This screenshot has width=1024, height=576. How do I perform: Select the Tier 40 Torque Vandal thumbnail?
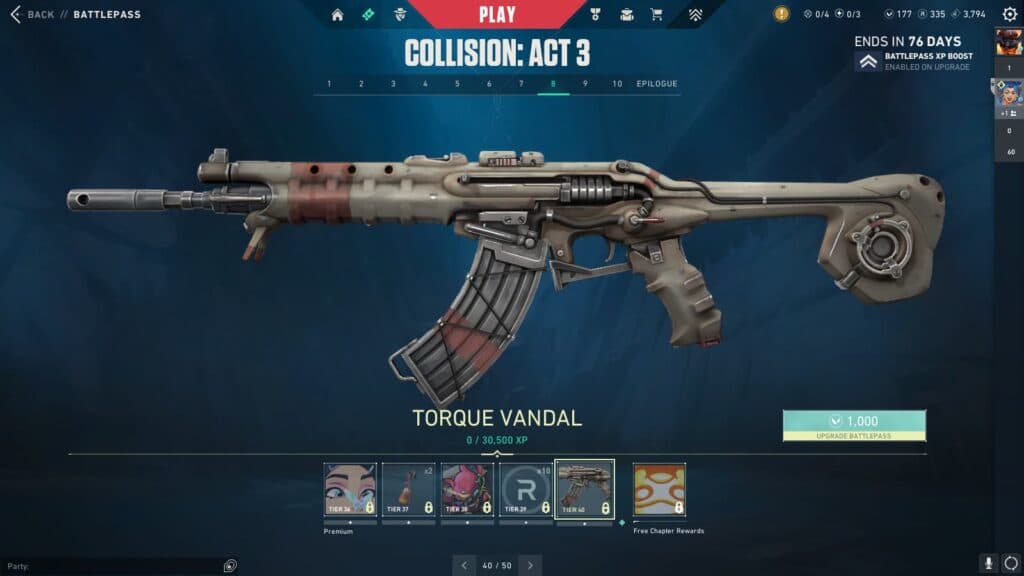pyautogui.click(x=585, y=489)
